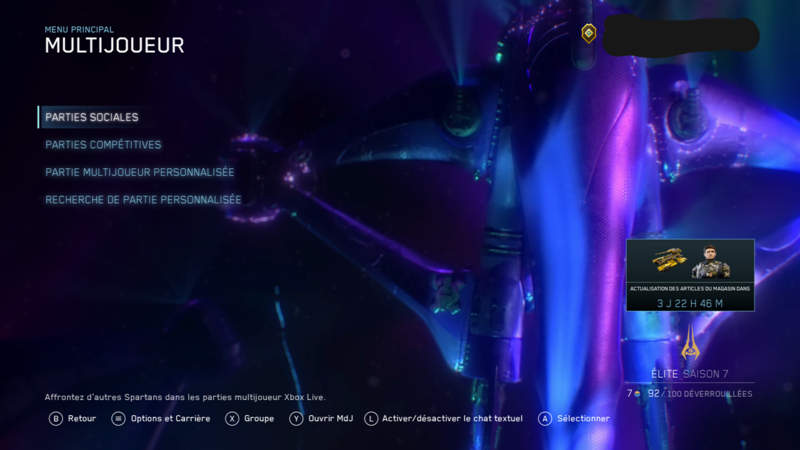Open Parties Compétitives

click(x=103, y=145)
